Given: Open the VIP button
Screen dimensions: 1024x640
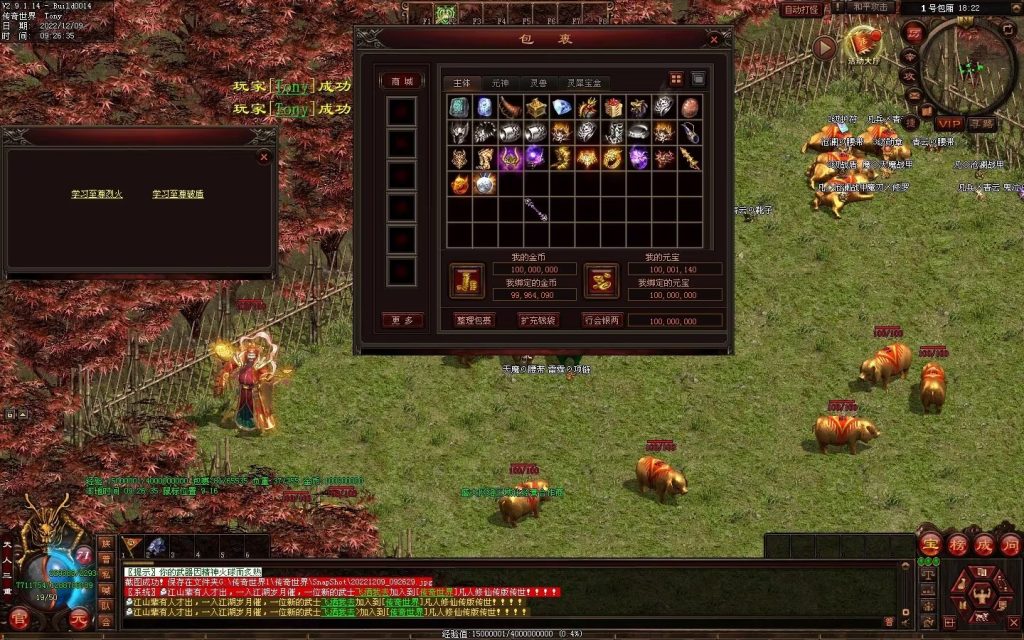Looking at the screenshot, I should [948, 124].
